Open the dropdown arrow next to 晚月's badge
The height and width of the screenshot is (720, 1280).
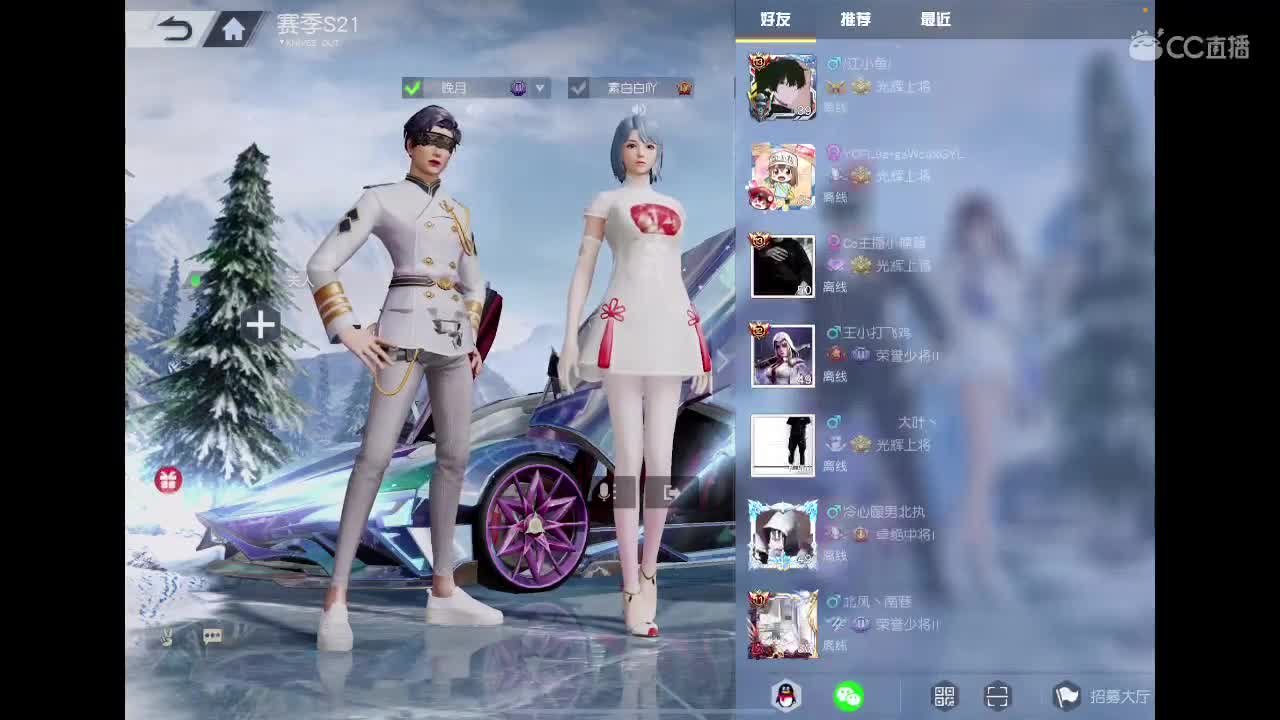click(x=540, y=88)
